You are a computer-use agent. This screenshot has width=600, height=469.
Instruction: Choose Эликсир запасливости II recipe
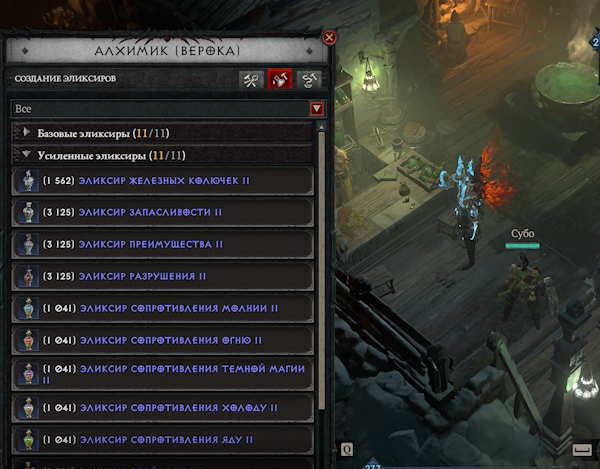(x=163, y=213)
